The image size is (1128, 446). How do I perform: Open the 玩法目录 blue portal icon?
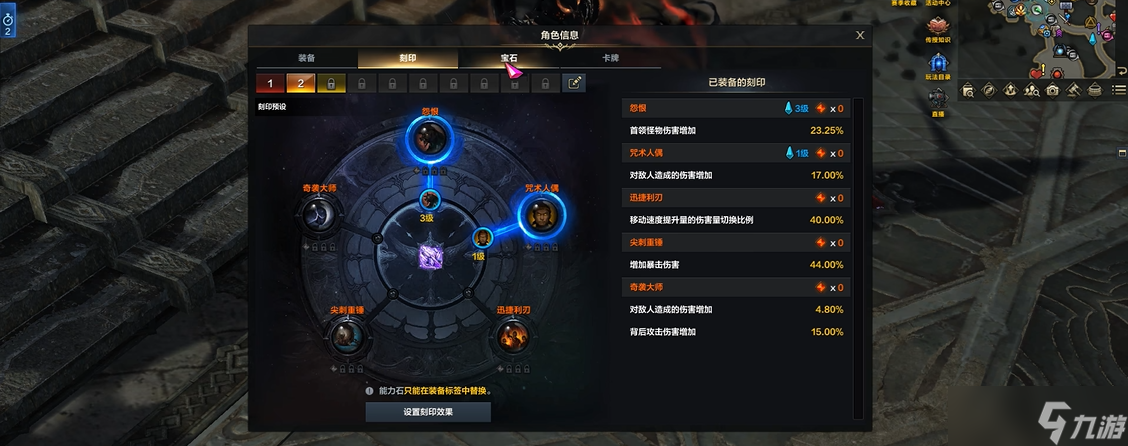[937, 63]
